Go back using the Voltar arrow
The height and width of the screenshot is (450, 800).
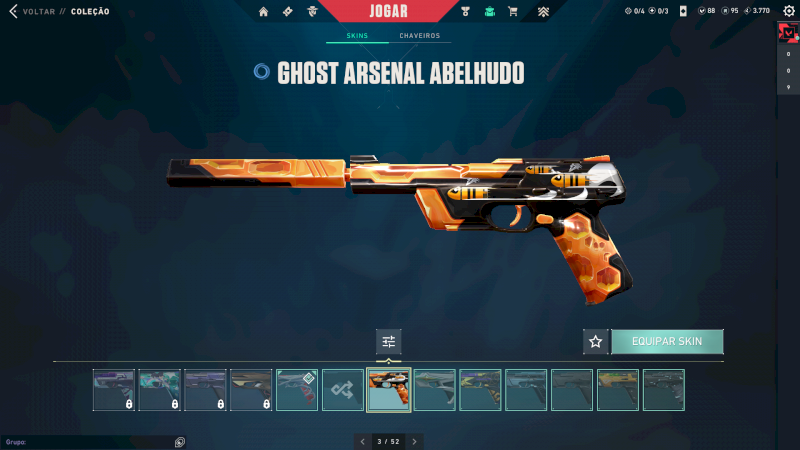coord(13,12)
